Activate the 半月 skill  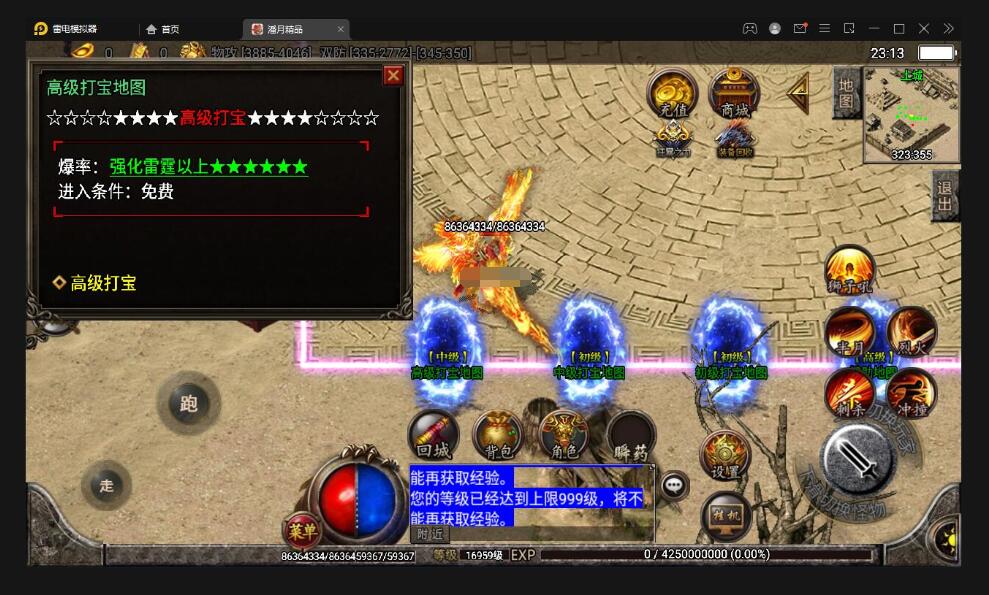tap(850, 331)
